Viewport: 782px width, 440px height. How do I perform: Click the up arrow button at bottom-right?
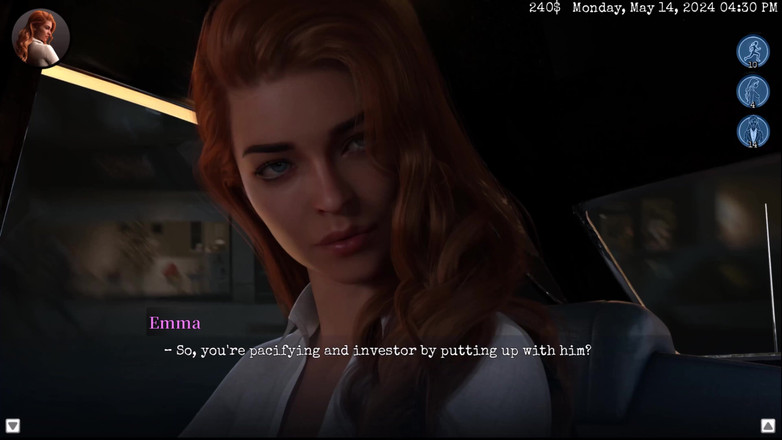[x=768, y=426]
